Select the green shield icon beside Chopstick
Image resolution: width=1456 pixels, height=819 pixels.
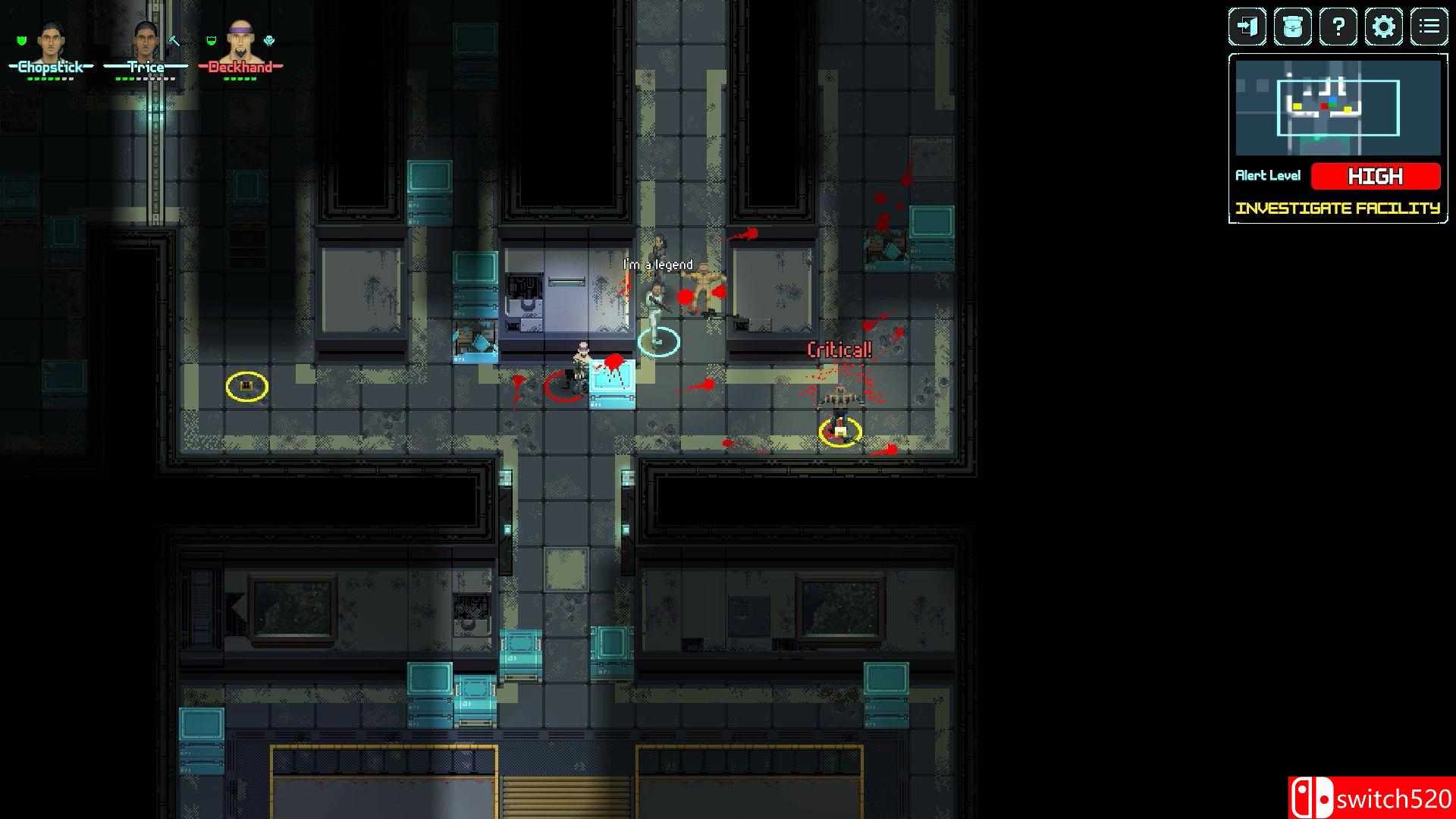pos(20,41)
